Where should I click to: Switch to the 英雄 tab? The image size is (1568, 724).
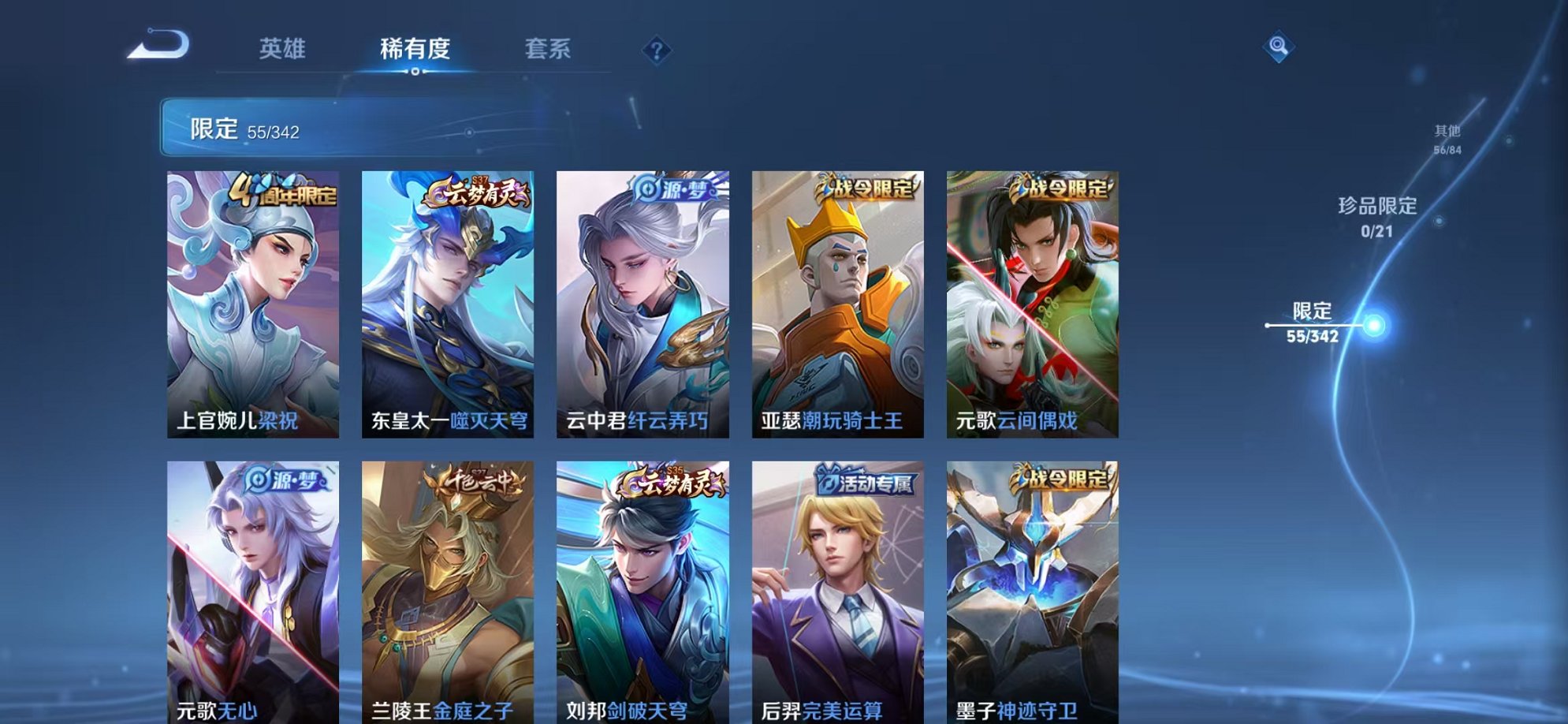click(284, 49)
